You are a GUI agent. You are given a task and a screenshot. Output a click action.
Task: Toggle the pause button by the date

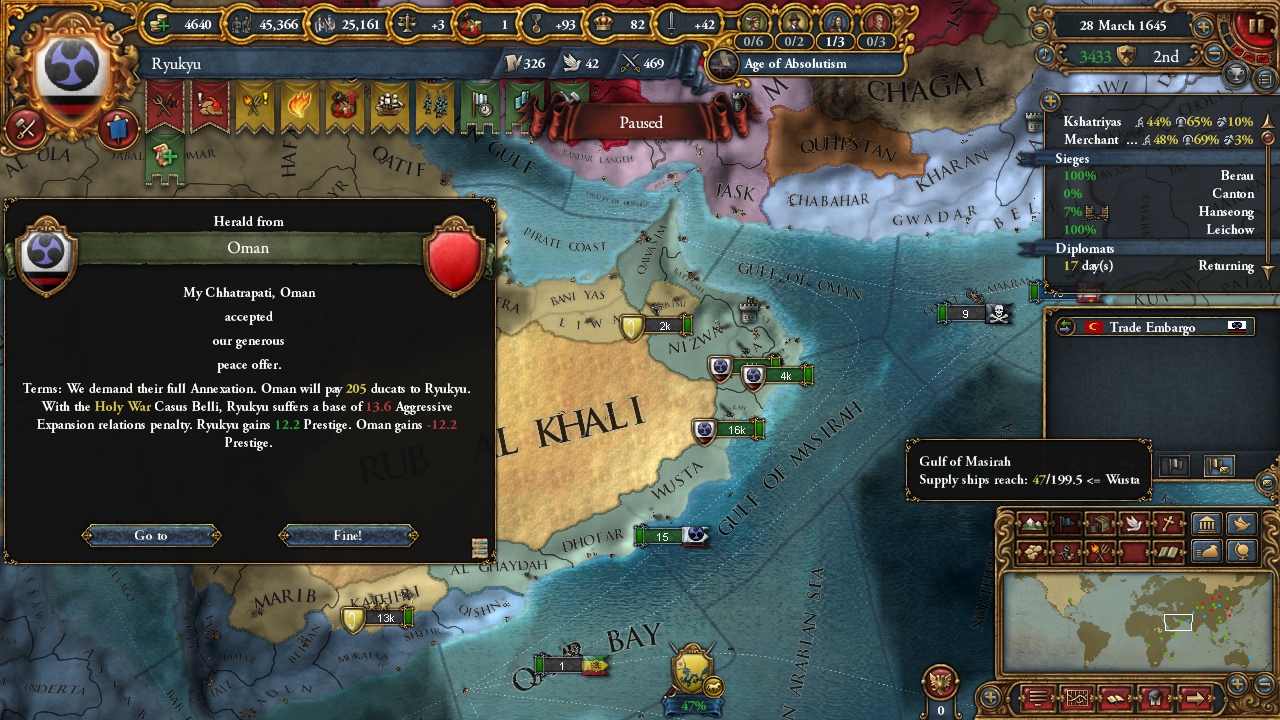coord(1254,28)
